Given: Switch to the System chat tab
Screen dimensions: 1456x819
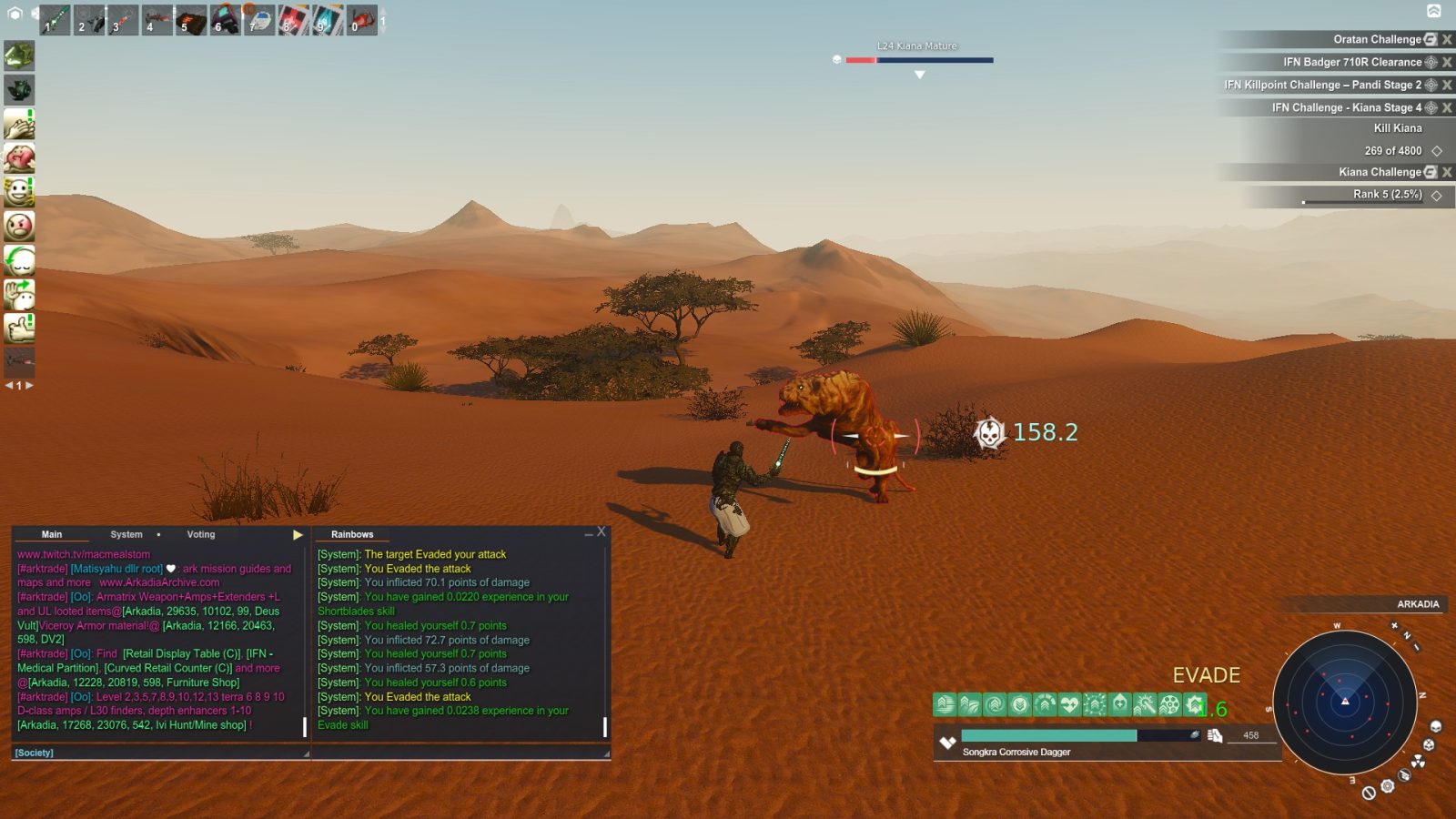Looking at the screenshot, I should point(126,534).
